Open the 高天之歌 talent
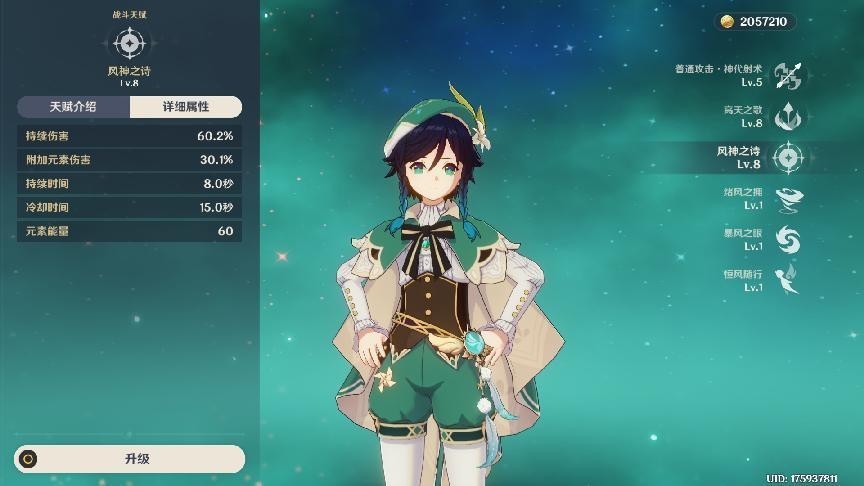 [x=788, y=116]
